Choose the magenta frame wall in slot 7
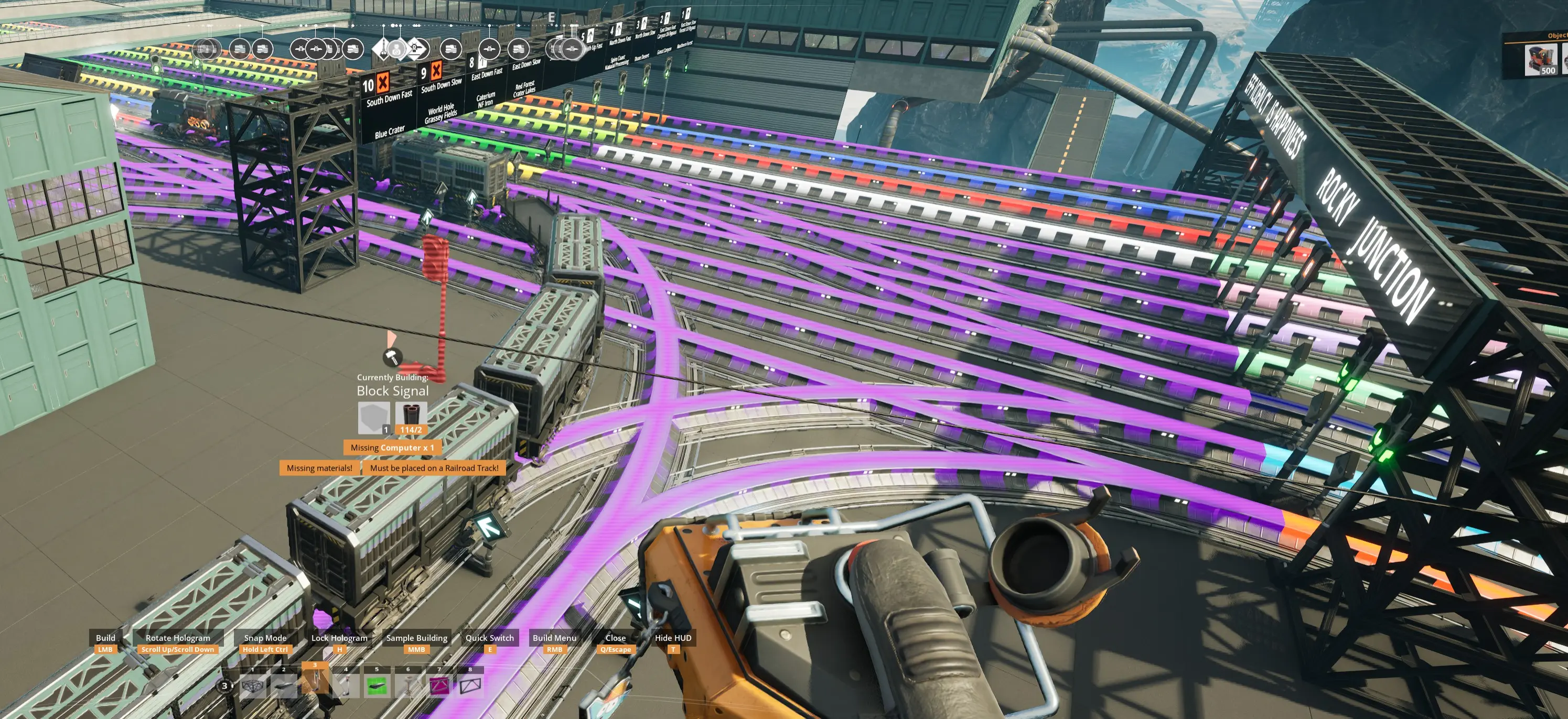1568x719 pixels. point(439,685)
